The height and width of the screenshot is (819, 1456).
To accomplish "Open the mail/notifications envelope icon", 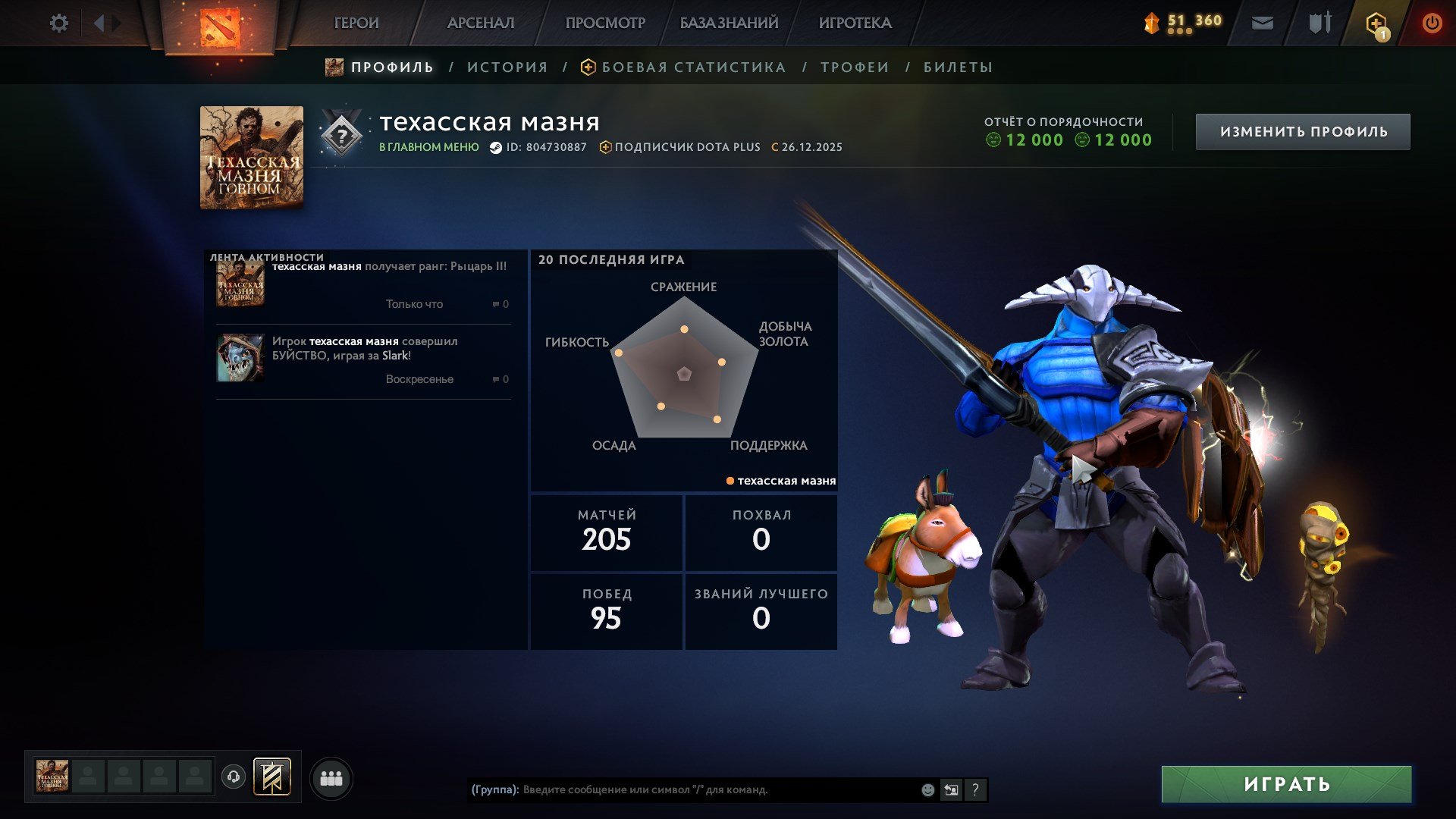I will [x=1263, y=23].
